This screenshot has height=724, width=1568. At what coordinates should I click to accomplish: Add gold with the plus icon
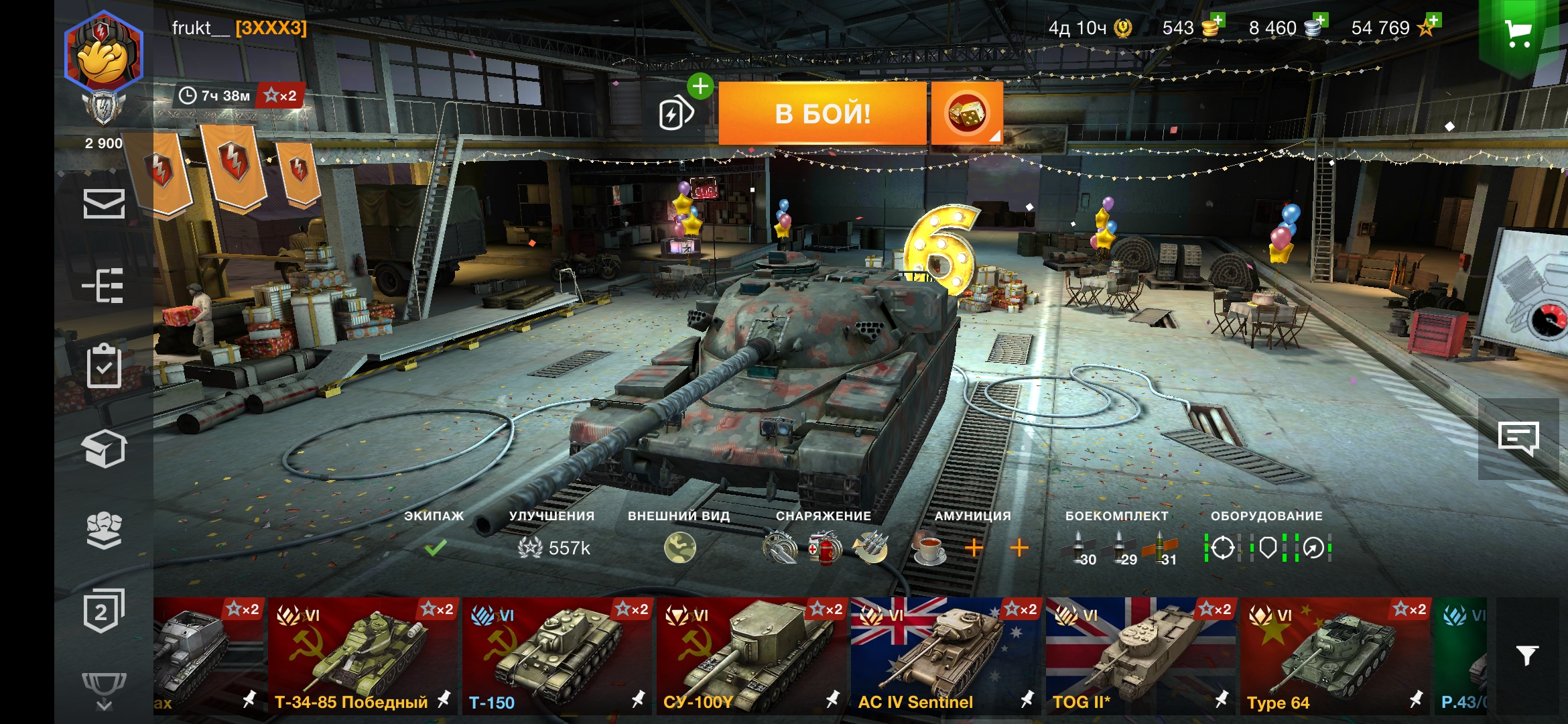[x=1217, y=21]
